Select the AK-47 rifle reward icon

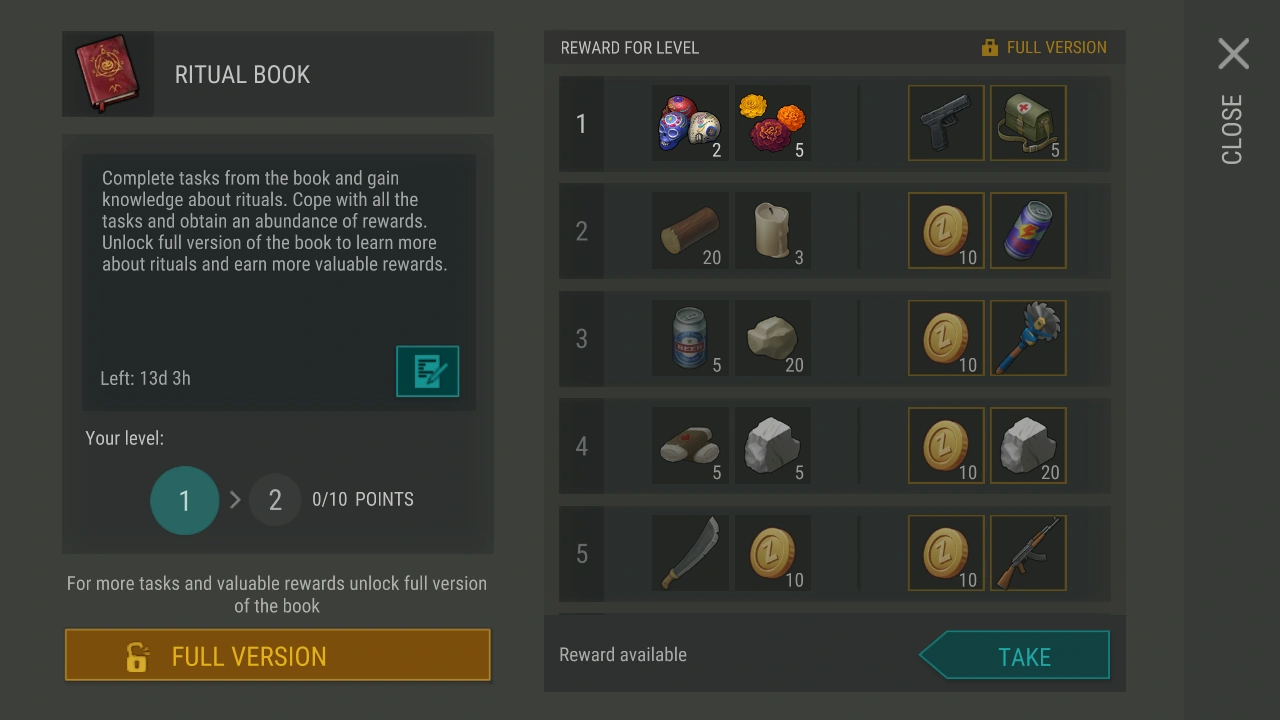point(1028,553)
